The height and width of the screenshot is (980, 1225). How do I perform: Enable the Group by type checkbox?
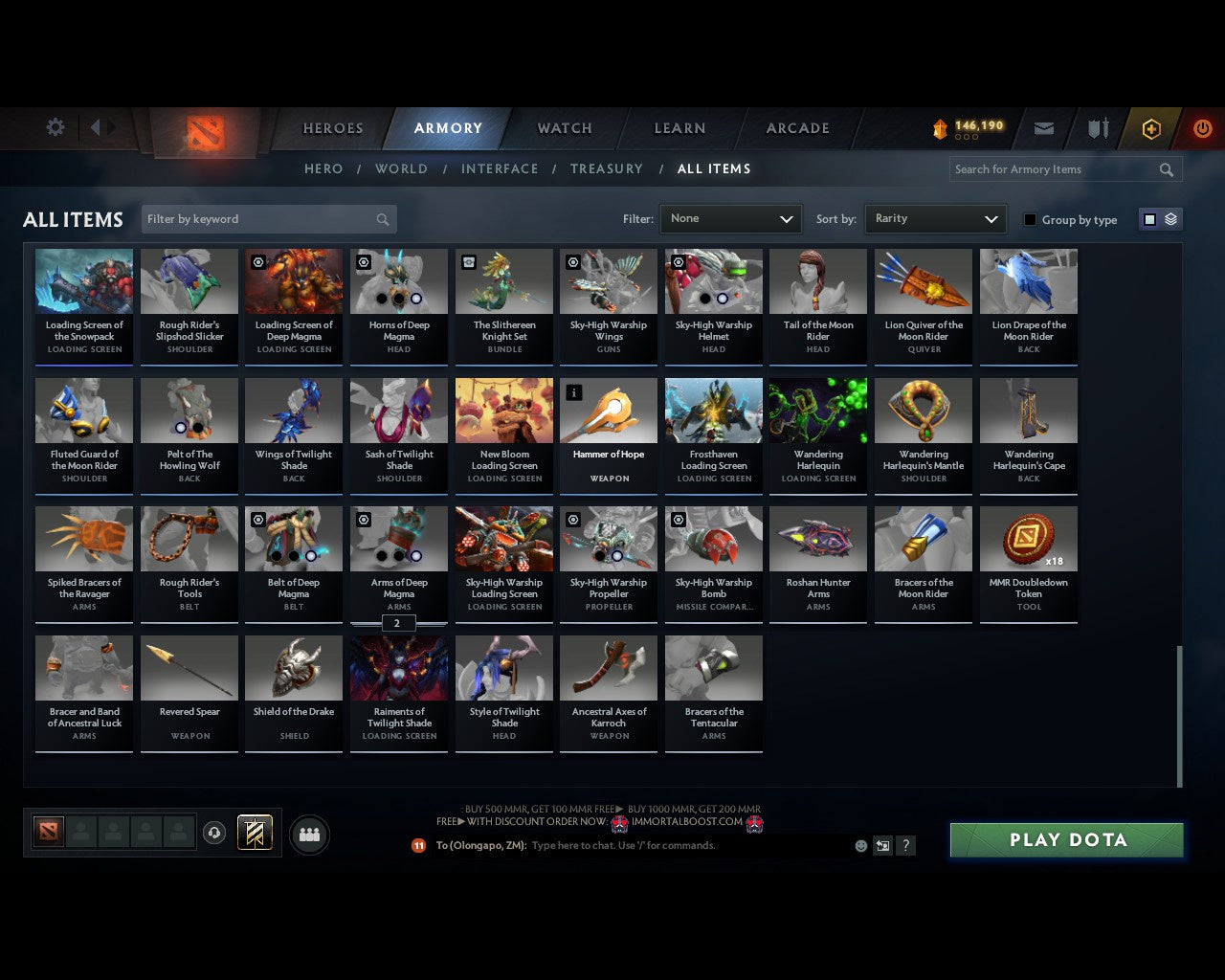pos(1030,219)
